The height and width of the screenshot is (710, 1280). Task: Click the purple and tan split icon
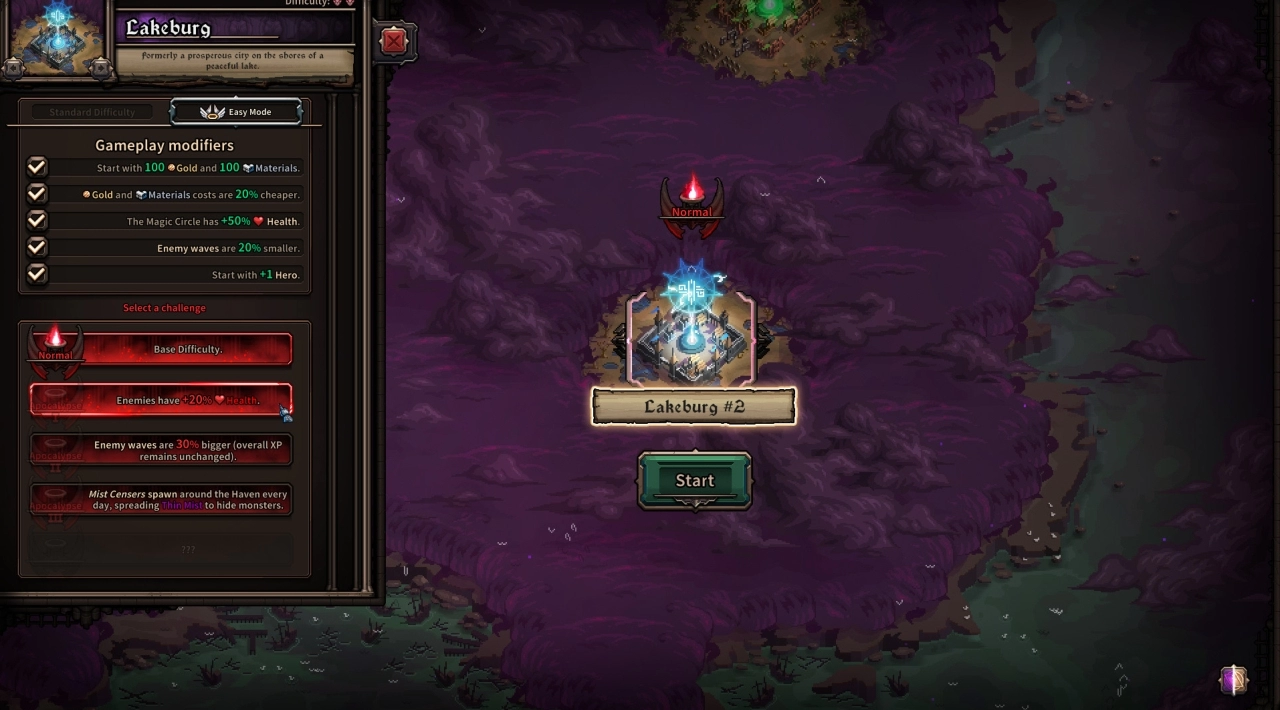[1233, 681]
